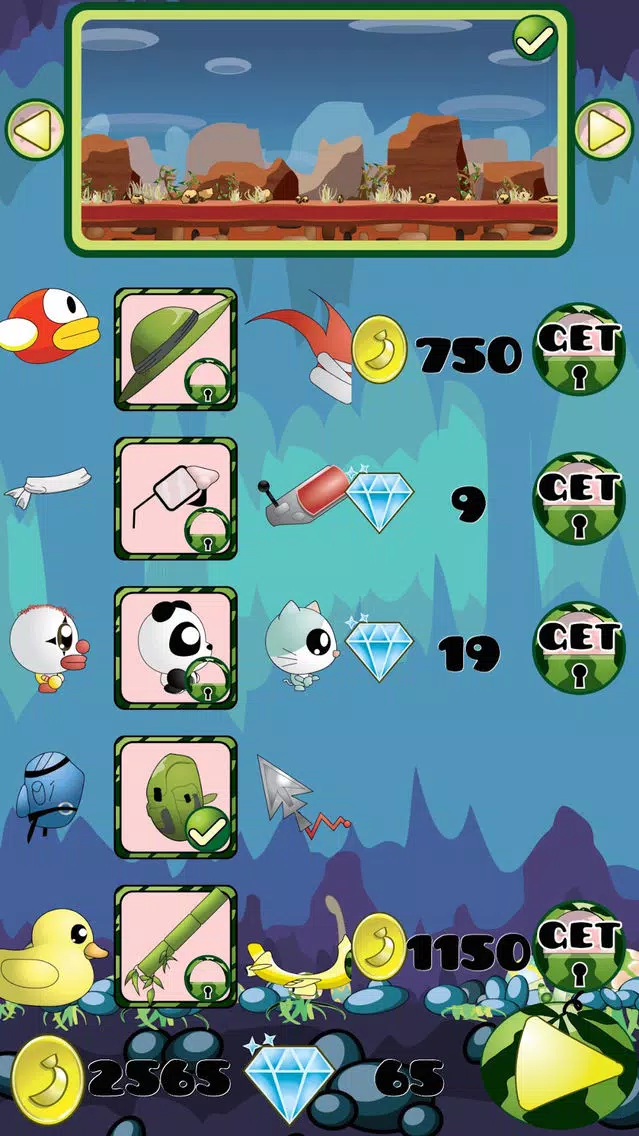Choose the desert canyon background preview
Image resolution: width=639 pixels, height=1136 pixels.
(319, 129)
